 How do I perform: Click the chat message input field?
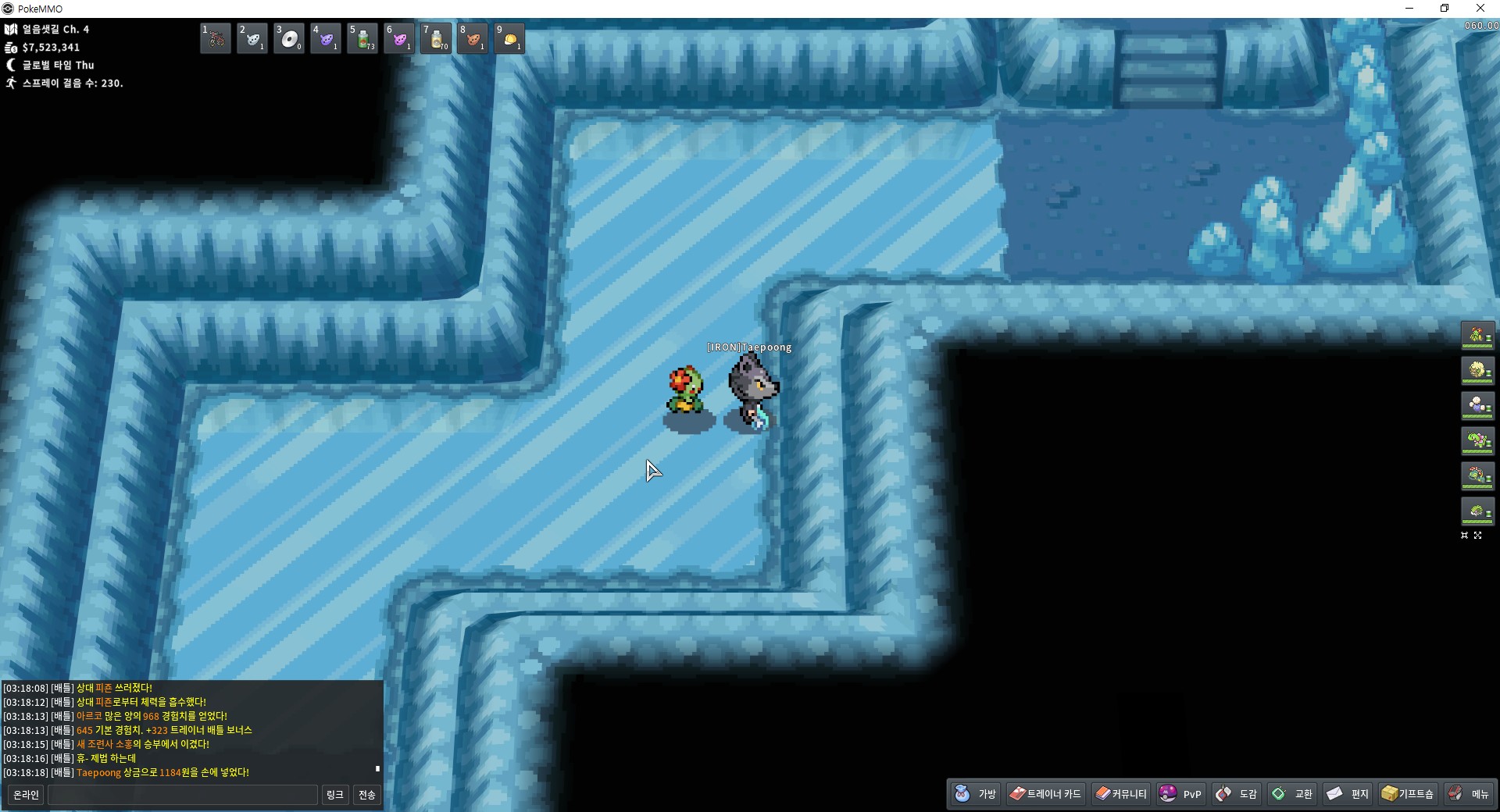pos(183,795)
